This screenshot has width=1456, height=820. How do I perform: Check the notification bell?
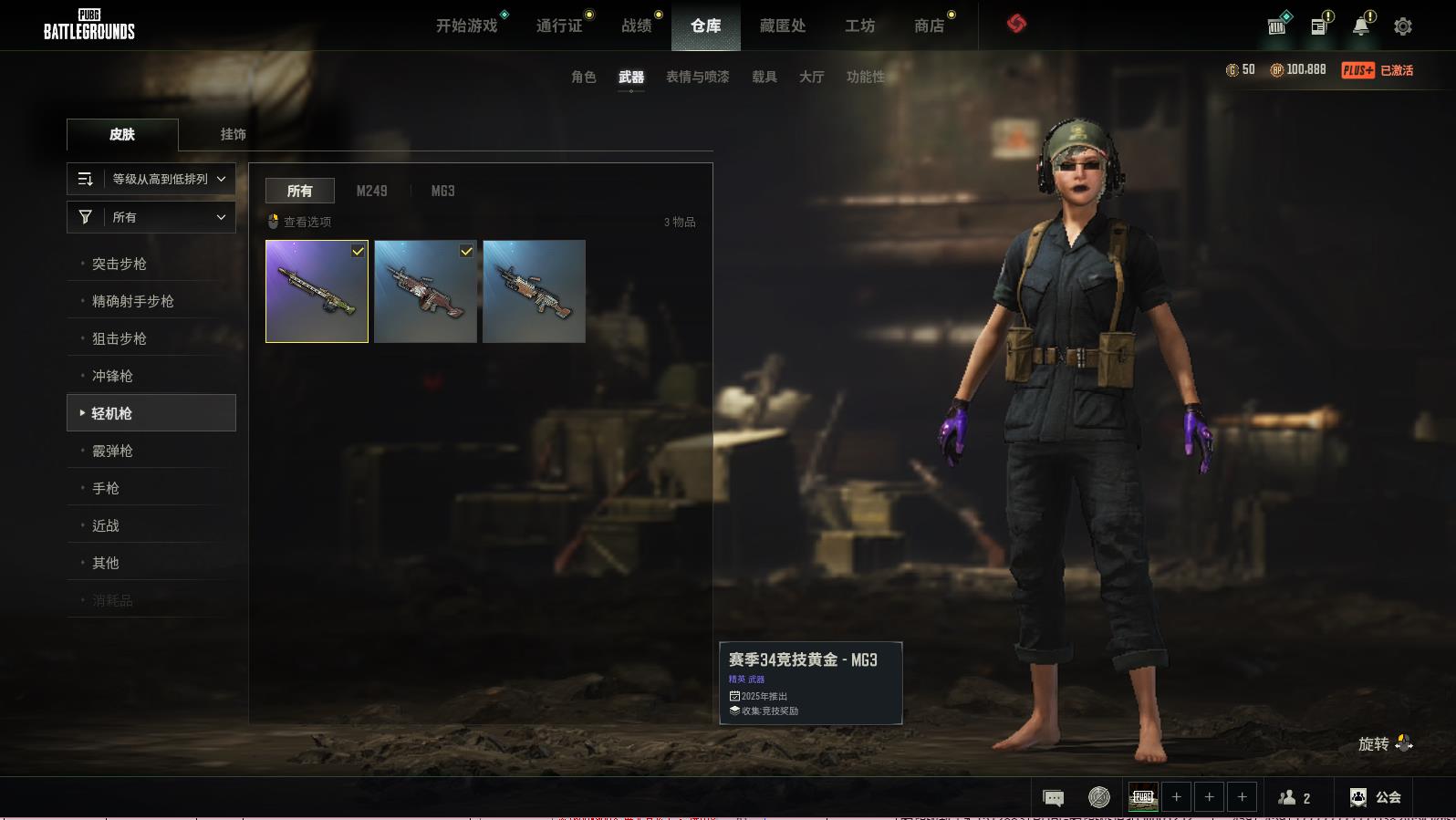[x=1360, y=26]
